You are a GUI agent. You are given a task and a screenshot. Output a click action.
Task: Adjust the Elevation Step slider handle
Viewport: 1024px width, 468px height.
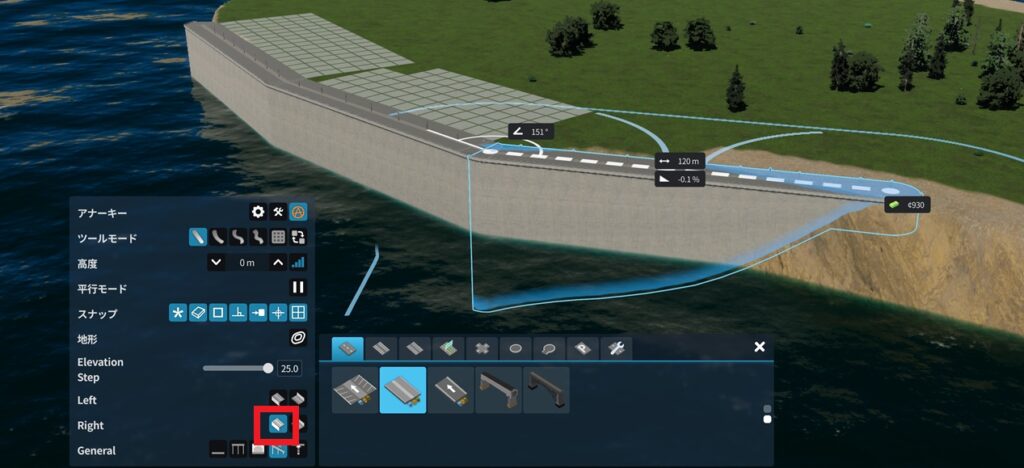267,368
